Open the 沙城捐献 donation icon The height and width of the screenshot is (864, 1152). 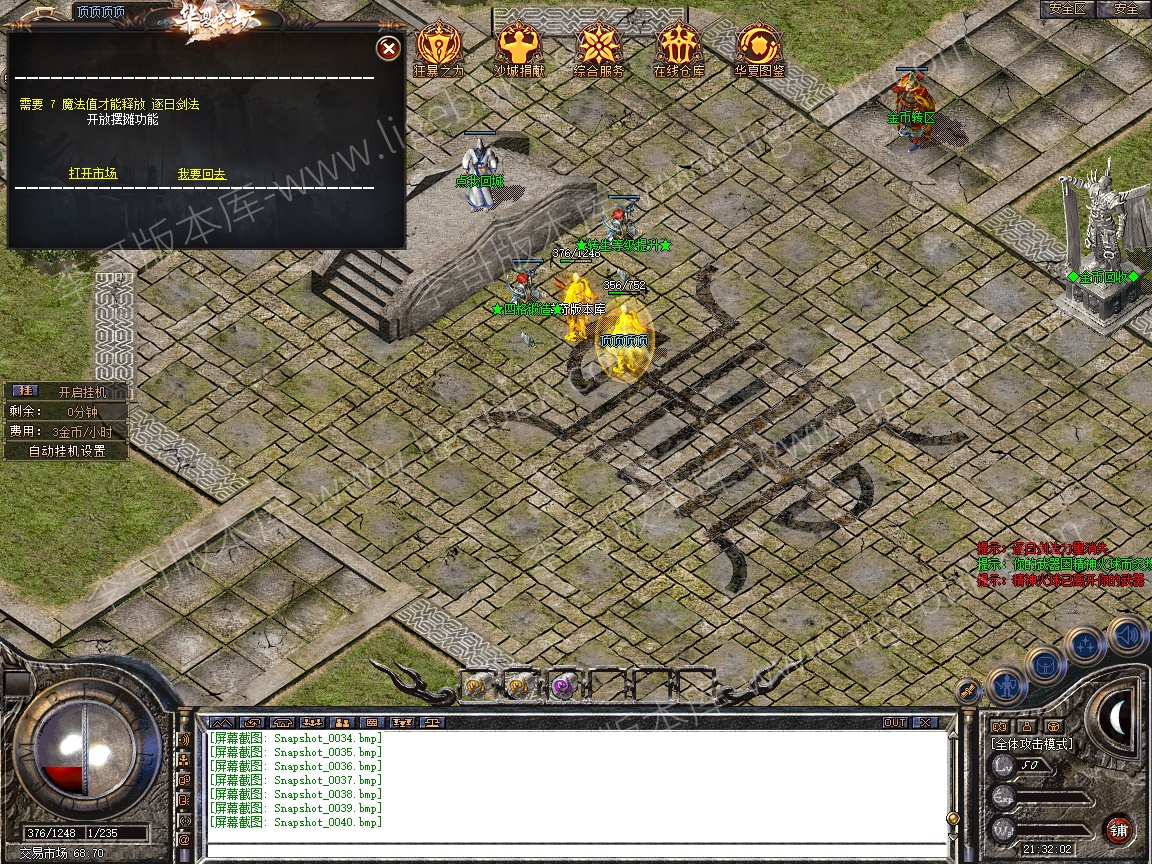[x=519, y=46]
